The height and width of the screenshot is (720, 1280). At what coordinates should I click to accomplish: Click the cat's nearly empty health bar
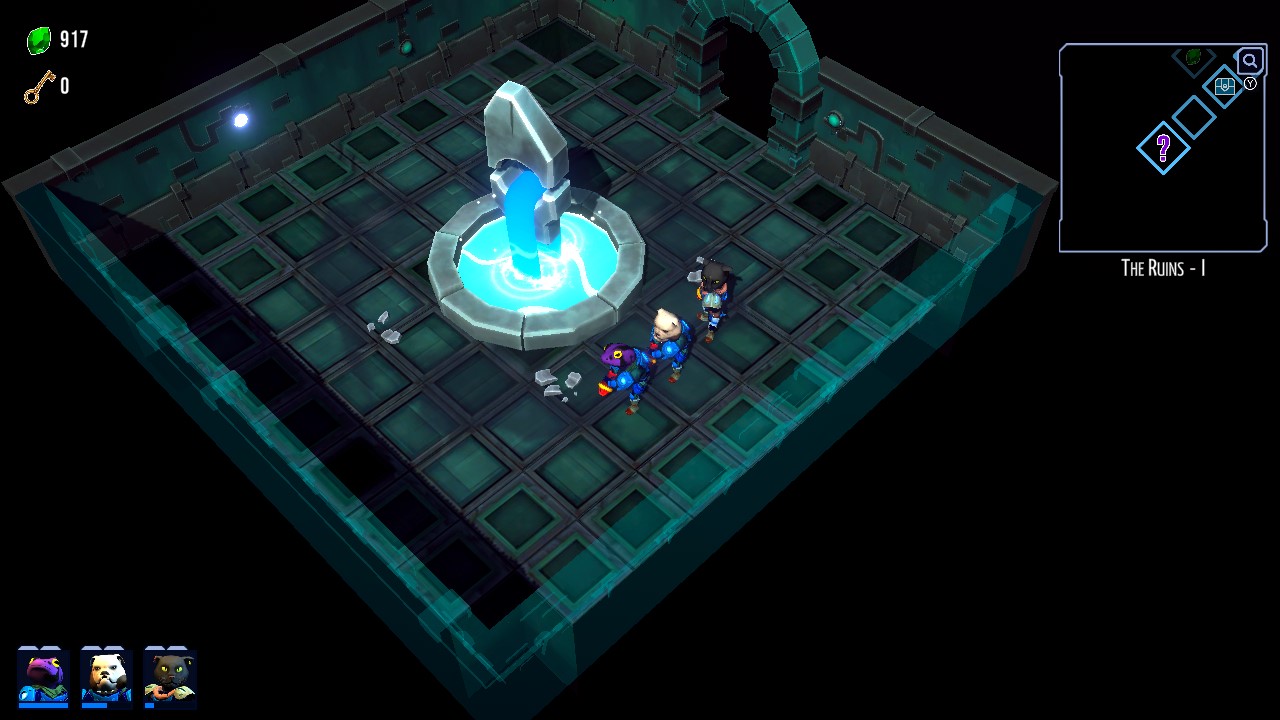(x=149, y=705)
